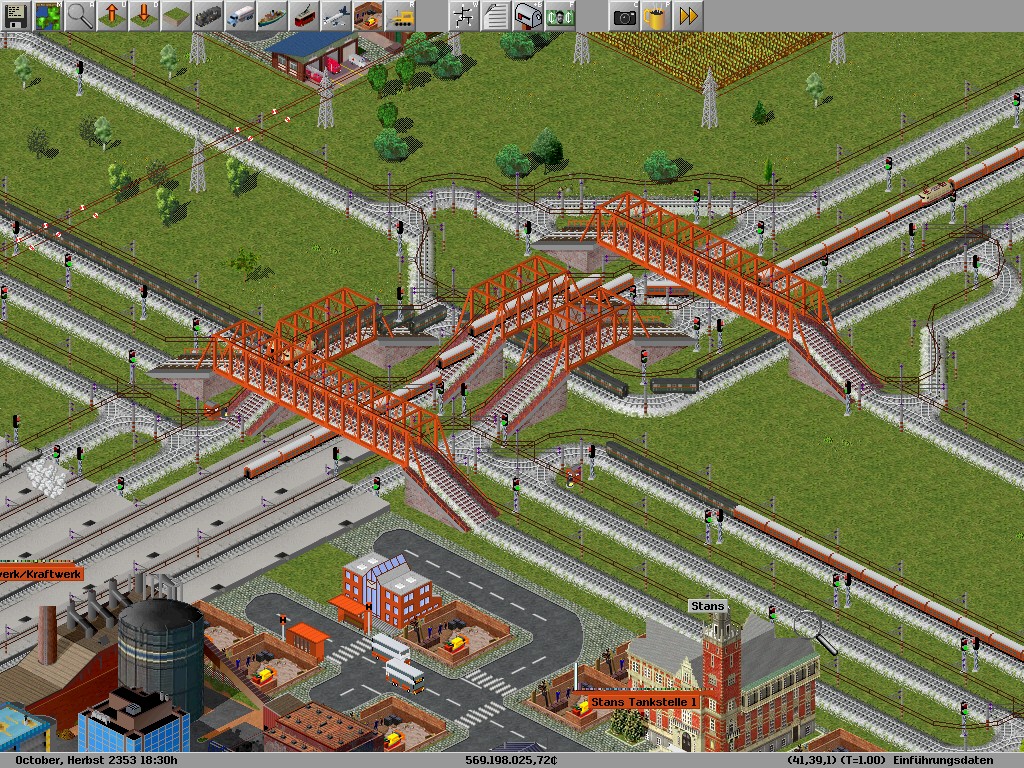Activate fast forward with the double arrows

(688, 16)
